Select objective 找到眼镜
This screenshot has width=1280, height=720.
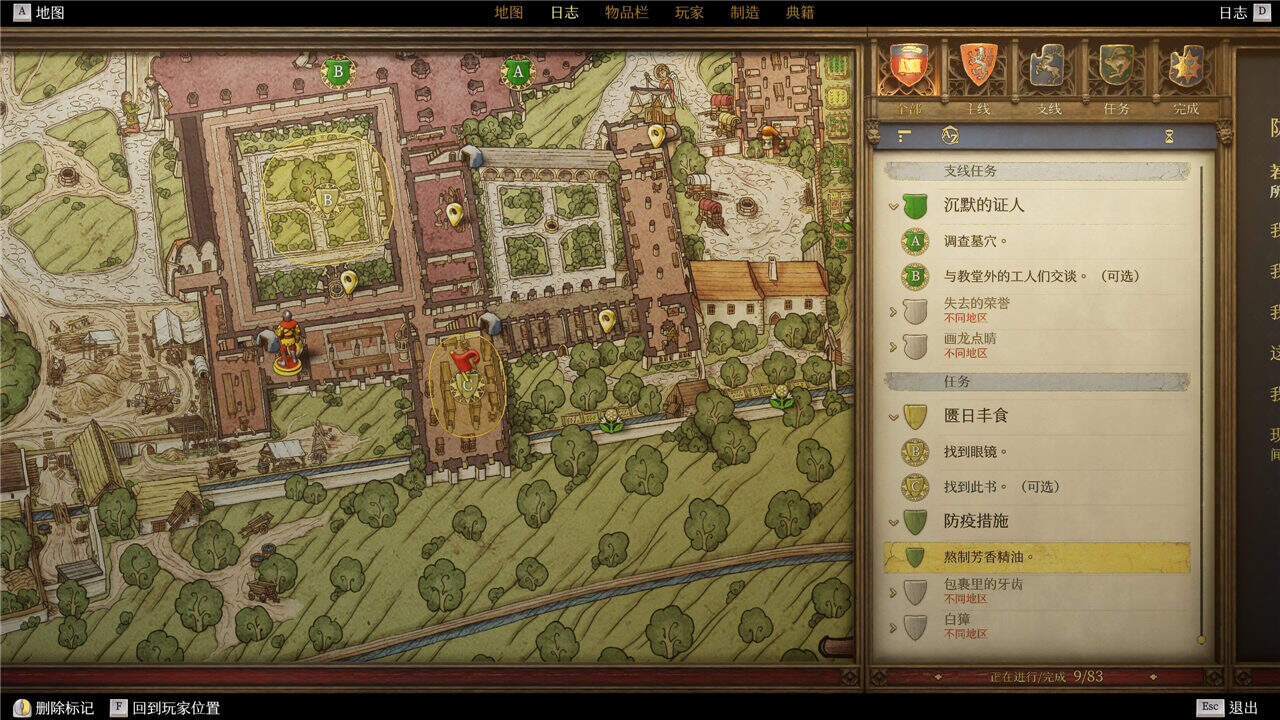pos(976,452)
